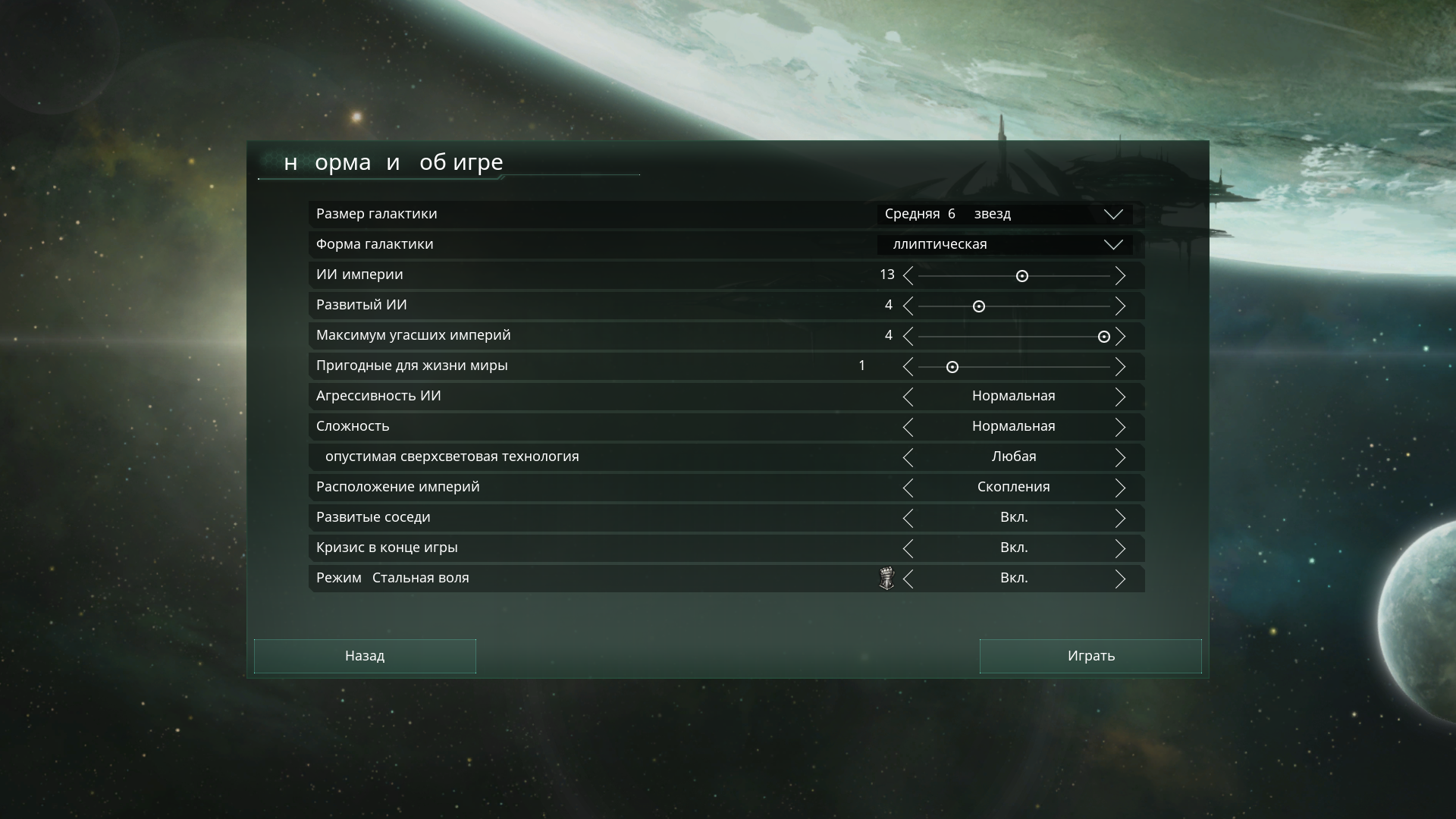Increase Развитый ИИ using right arrow
The image size is (1456, 819).
[x=1122, y=306]
